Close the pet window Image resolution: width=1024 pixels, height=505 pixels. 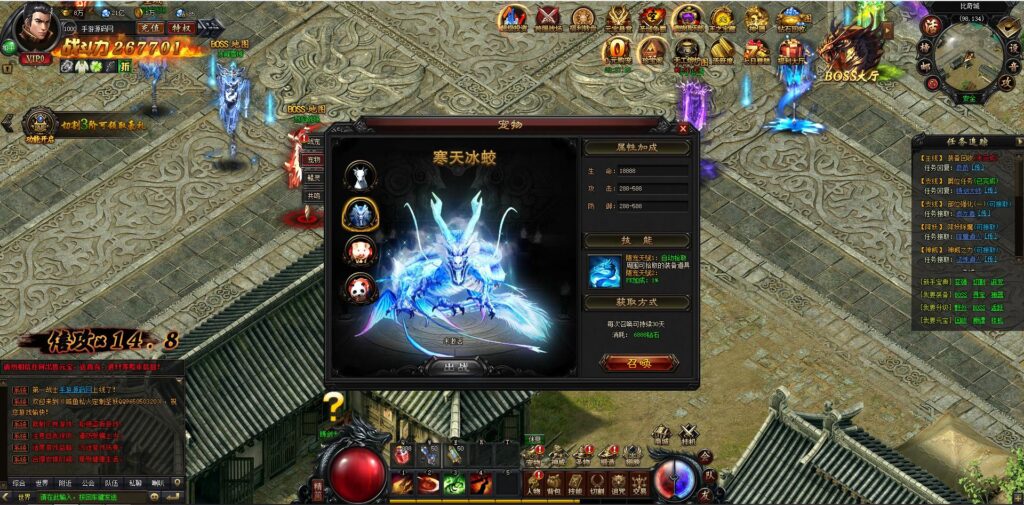[683, 128]
